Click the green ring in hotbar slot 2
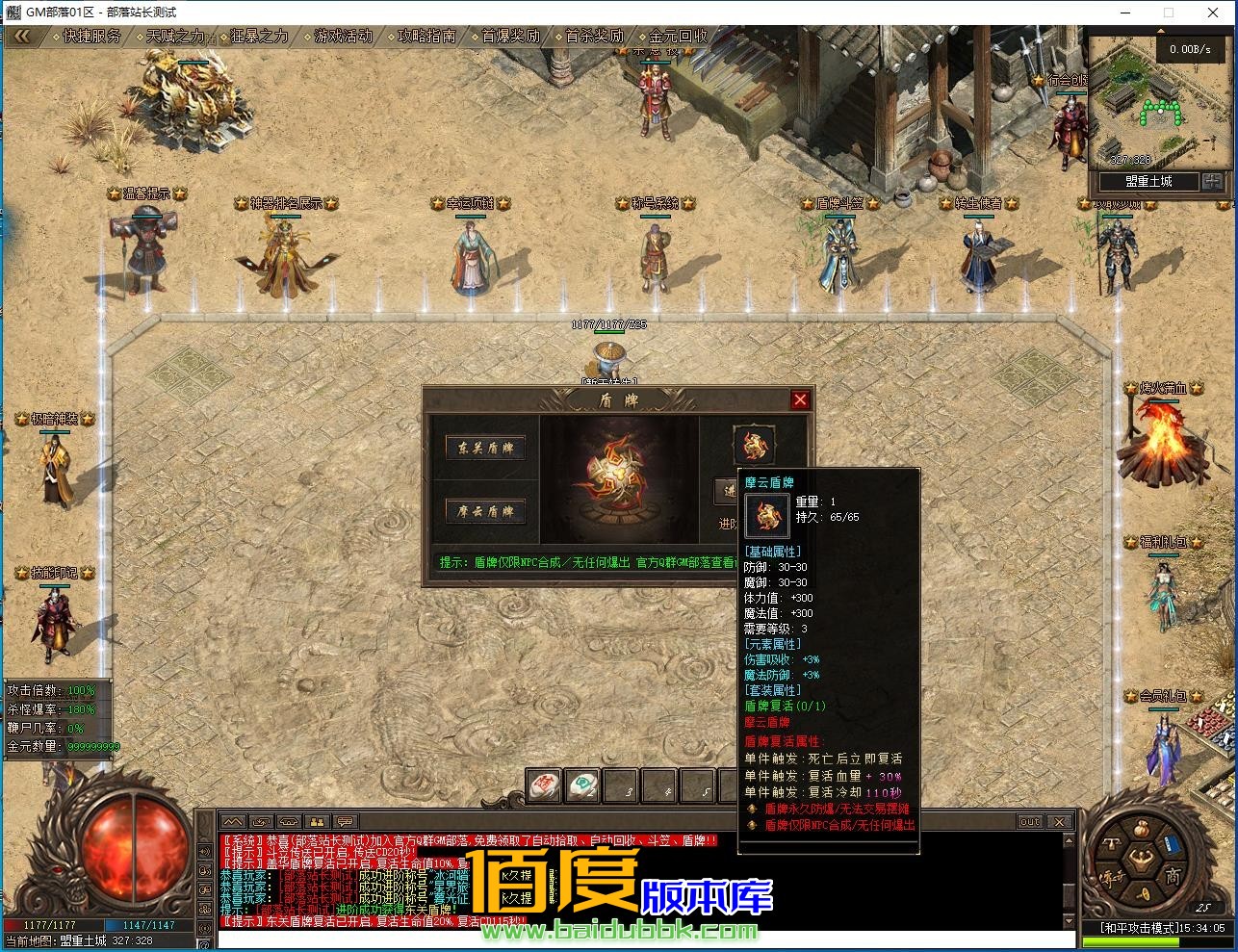This screenshot has height=952, width=1238. (x=580, y=786)
